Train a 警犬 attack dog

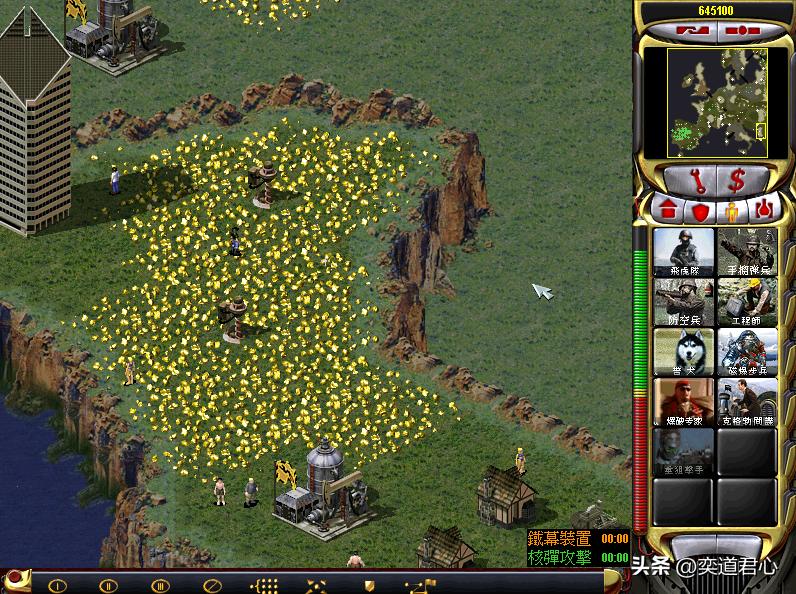coord(684,352)
